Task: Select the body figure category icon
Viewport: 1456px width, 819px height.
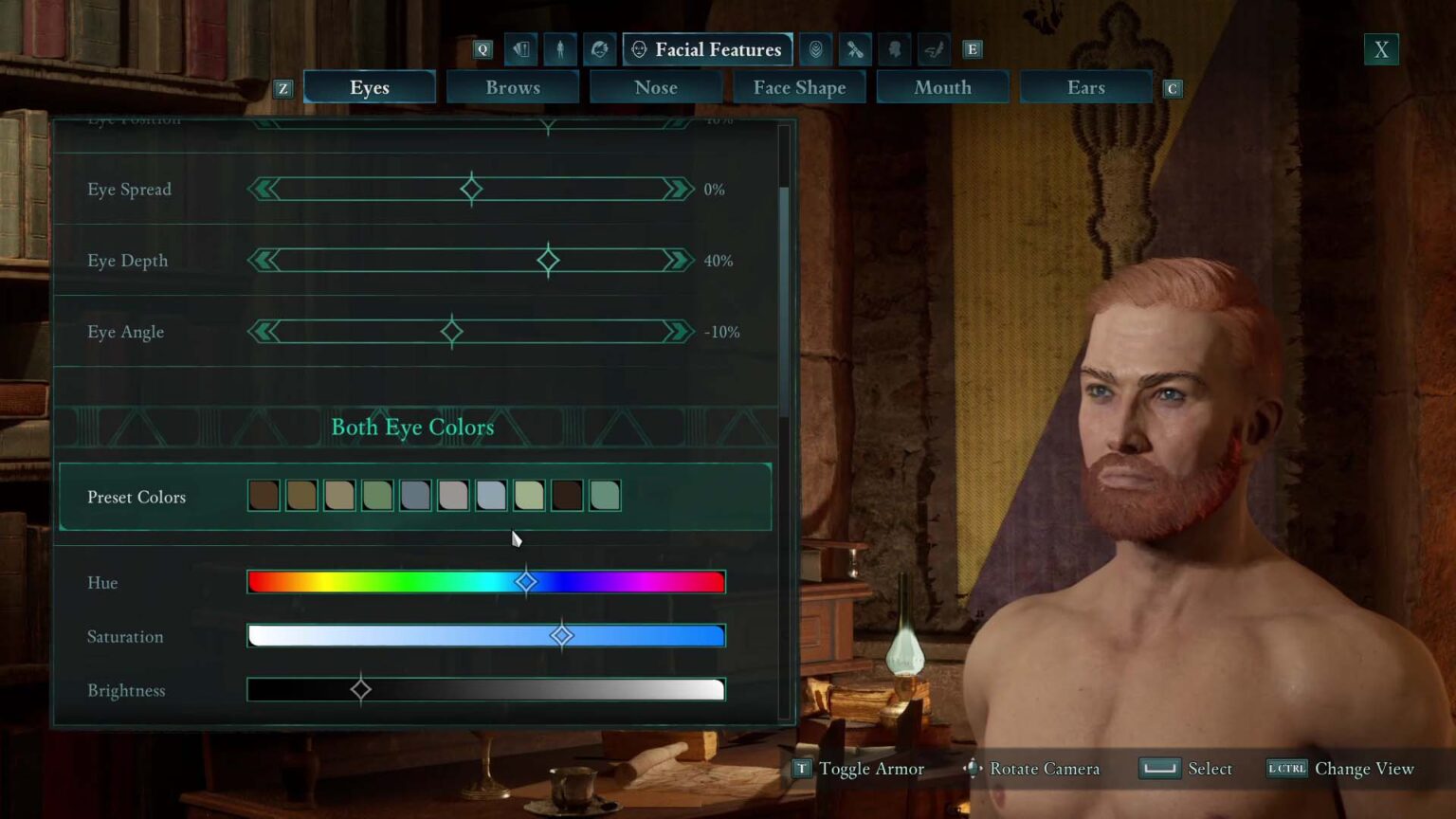Action: pyautogui.click(x=560, y=49)
